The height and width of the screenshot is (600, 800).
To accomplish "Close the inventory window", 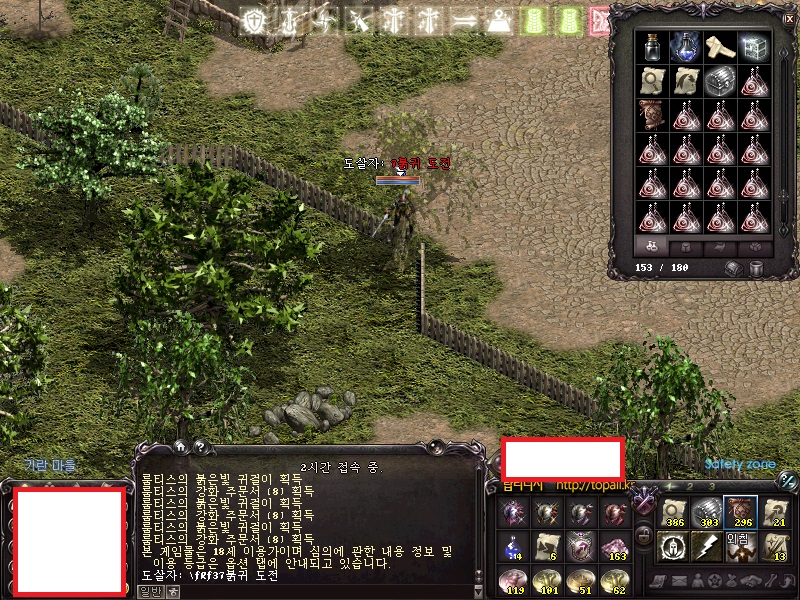I will click(787, 17).
